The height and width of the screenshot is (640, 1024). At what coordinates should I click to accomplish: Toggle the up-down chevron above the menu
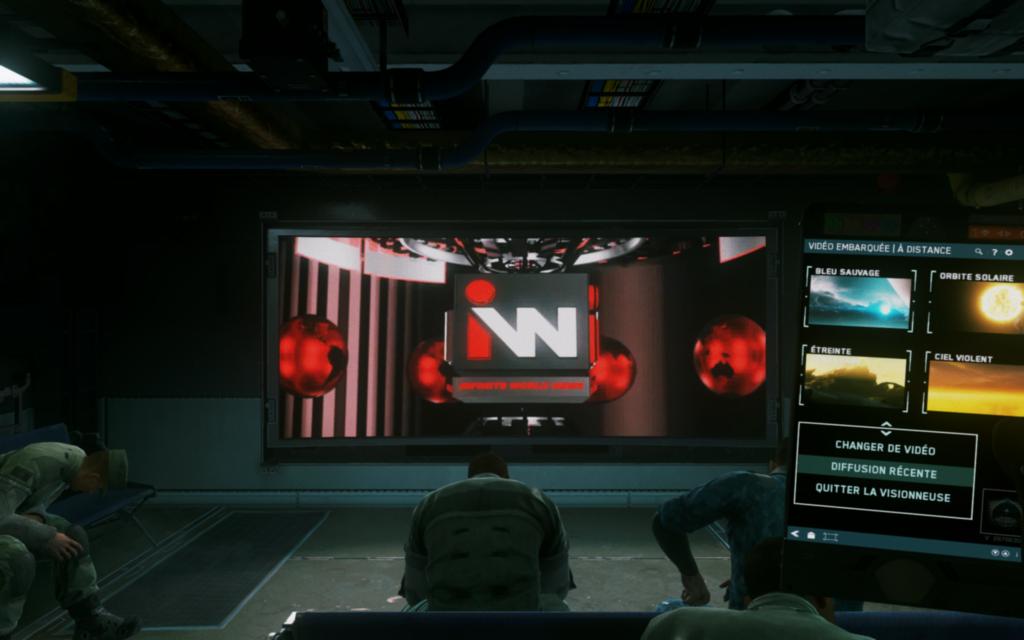click(885, 427)
